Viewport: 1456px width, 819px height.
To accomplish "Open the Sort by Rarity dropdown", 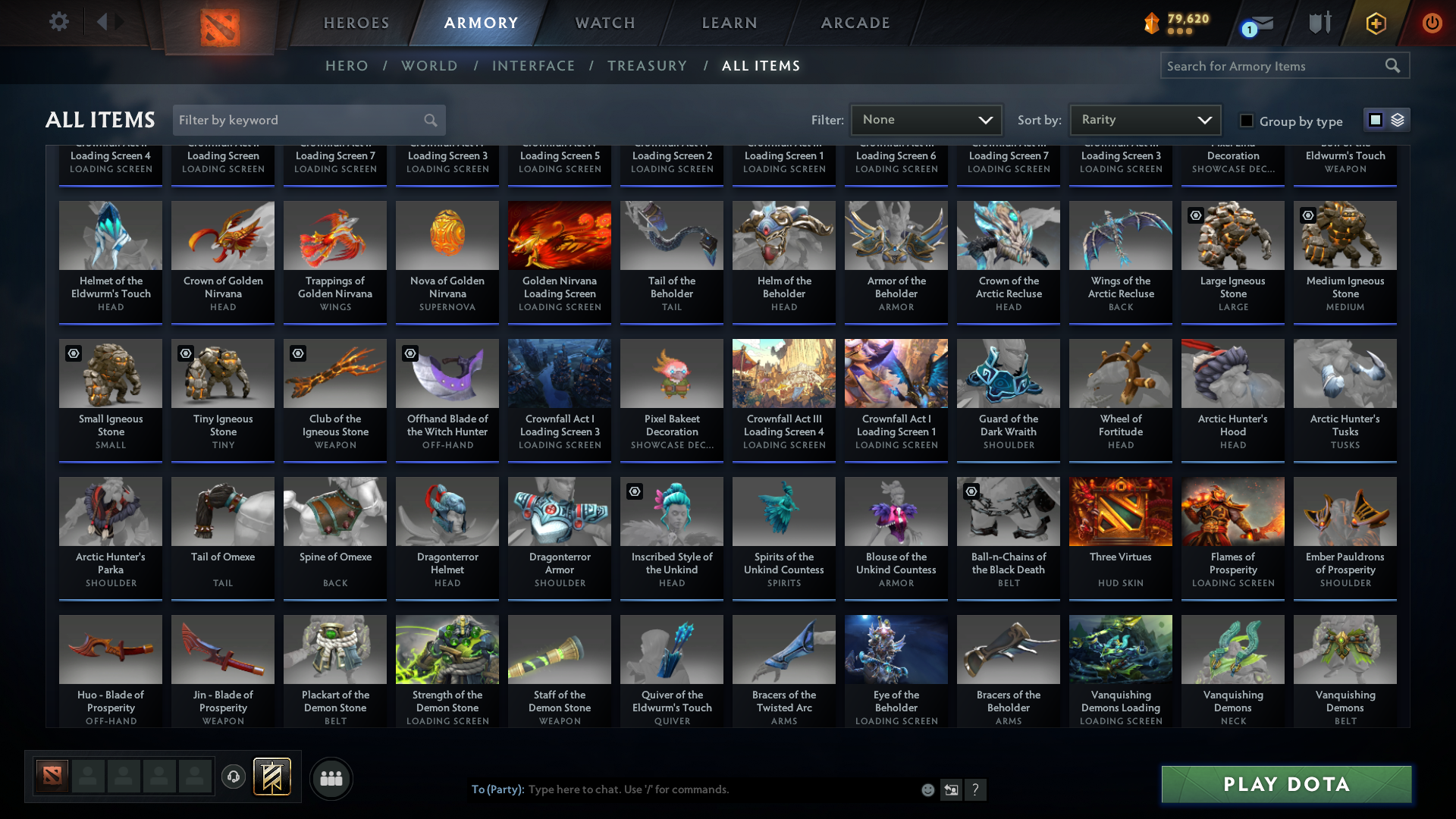I will click(x=1144, y=119).
